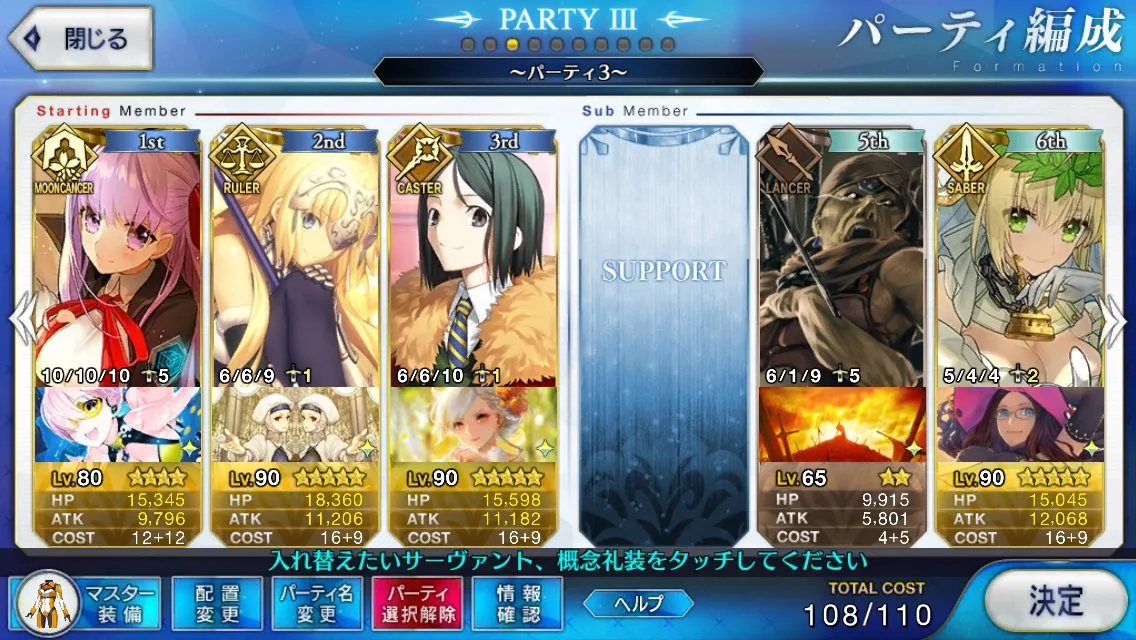Show the ヘルプ help panel
The height and width of the screenshot is (640, 1136).
click(x=639, y=603)
